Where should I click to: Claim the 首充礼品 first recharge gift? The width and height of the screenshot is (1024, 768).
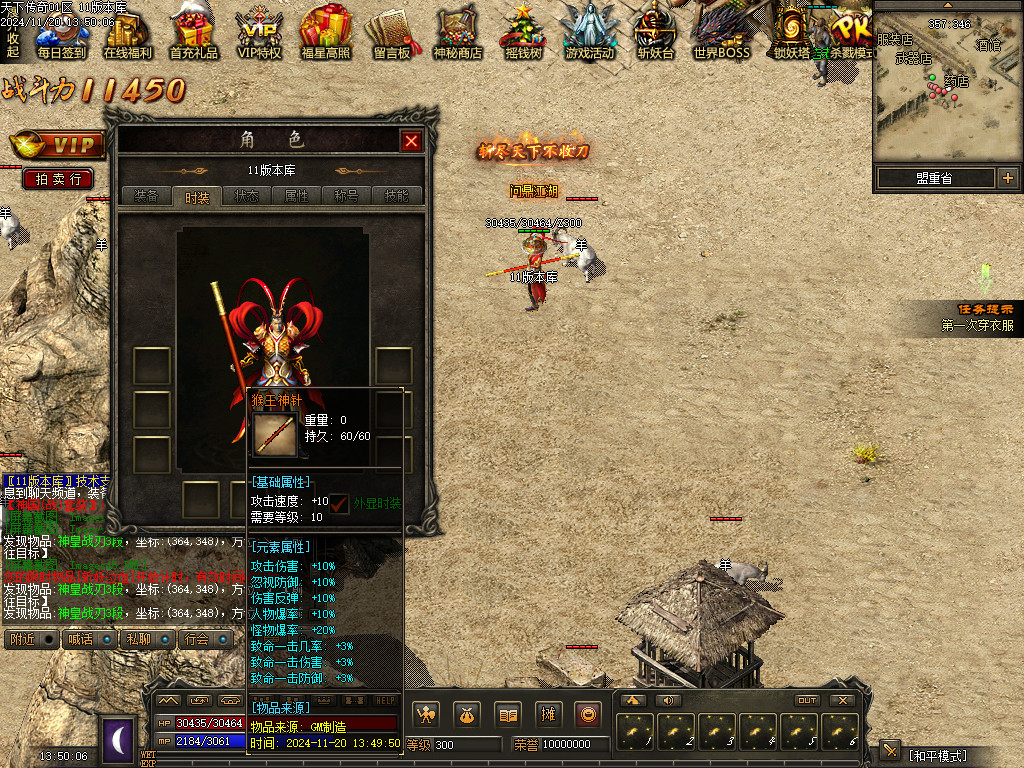pos(193,32)
